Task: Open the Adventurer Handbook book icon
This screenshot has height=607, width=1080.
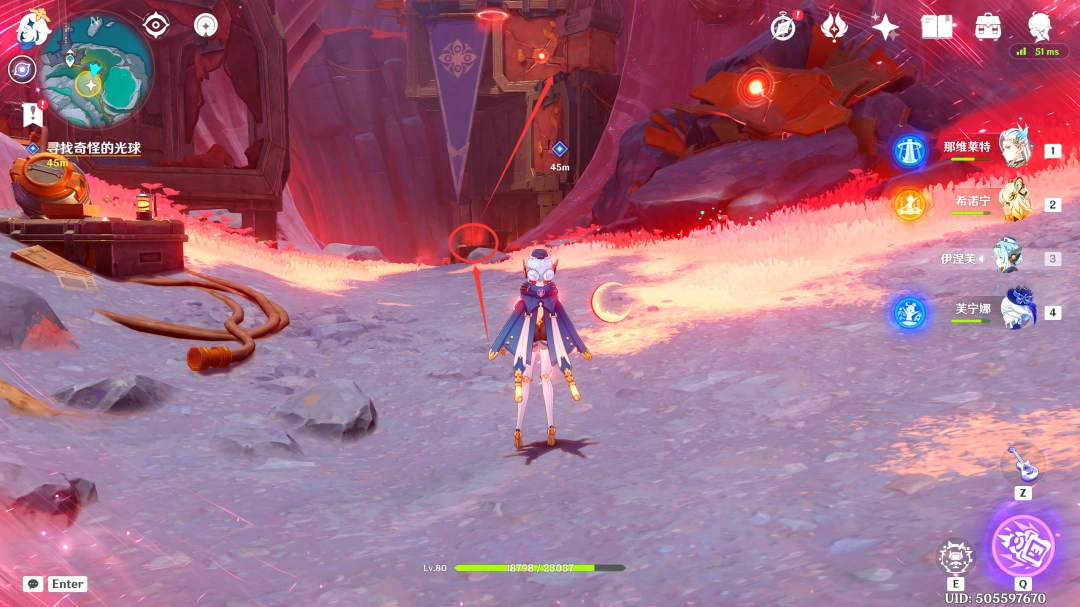Action: (x=937, y=27)
